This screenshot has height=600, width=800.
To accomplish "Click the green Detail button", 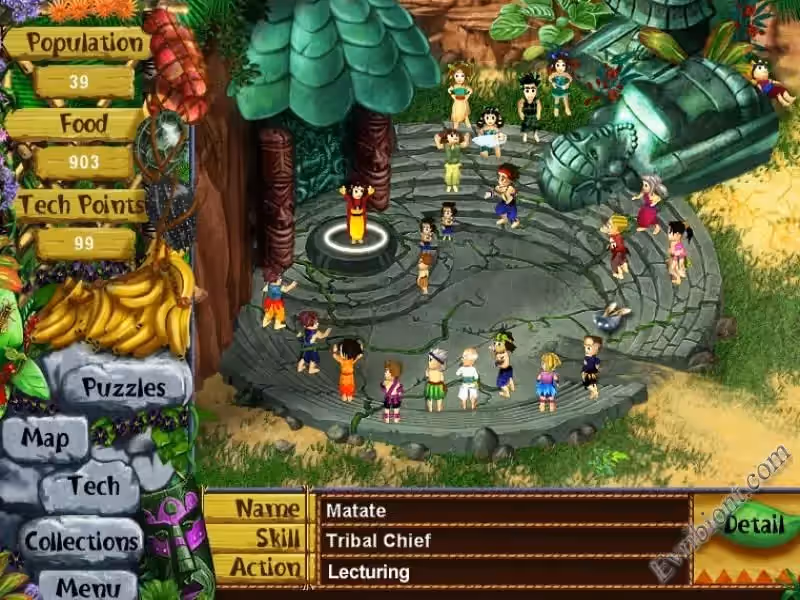I will (754, 524).
